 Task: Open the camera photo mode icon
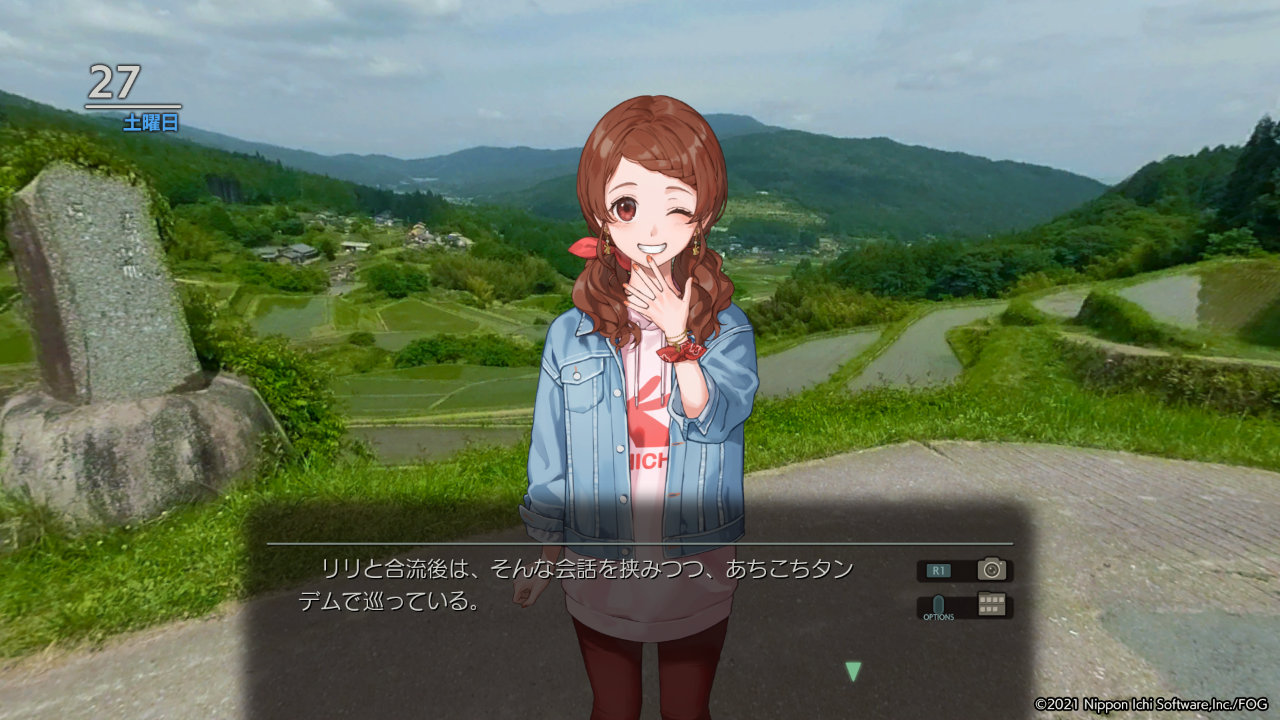click(x=991, y=570)
